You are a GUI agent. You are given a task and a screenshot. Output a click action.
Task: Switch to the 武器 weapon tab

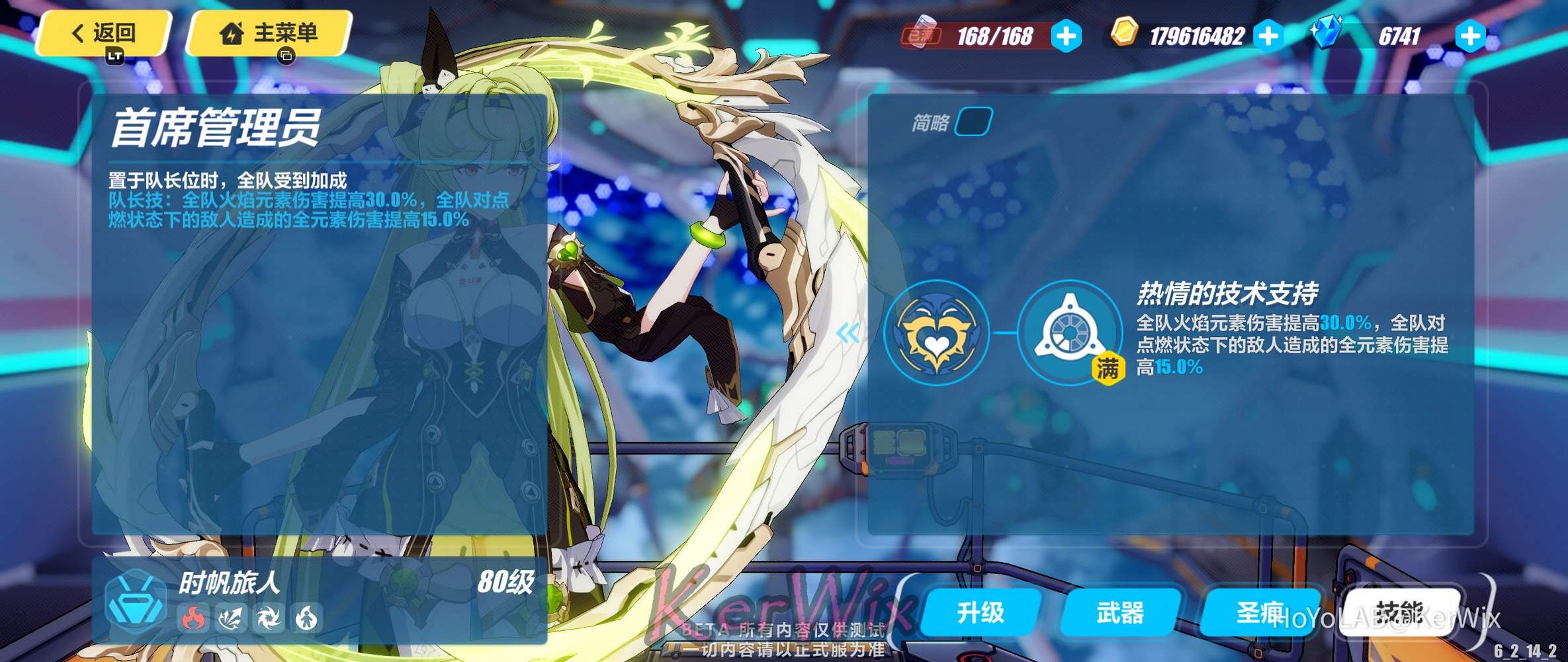click(x=1120, y=612)
